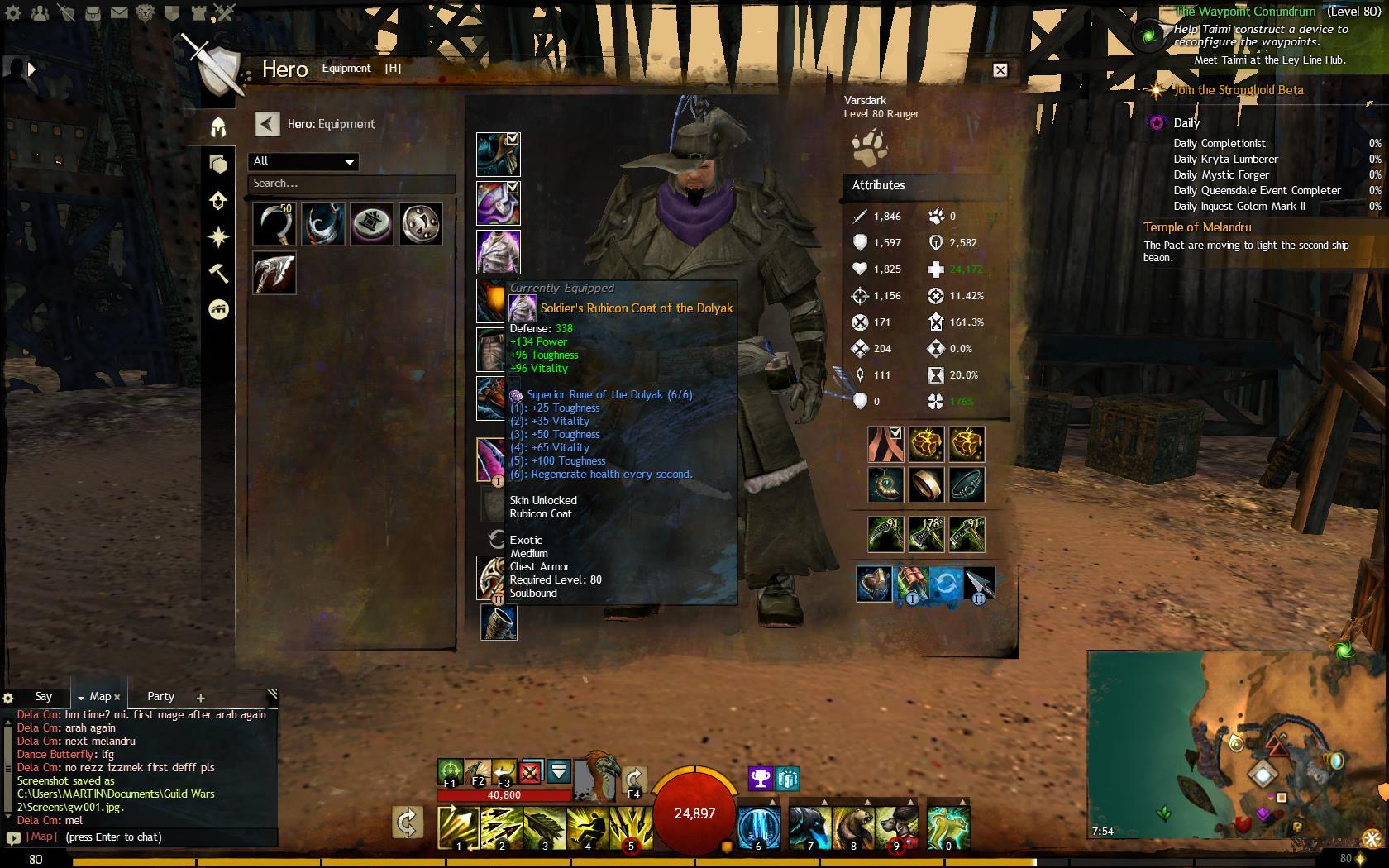Switch to the Say chat tab

44,697
